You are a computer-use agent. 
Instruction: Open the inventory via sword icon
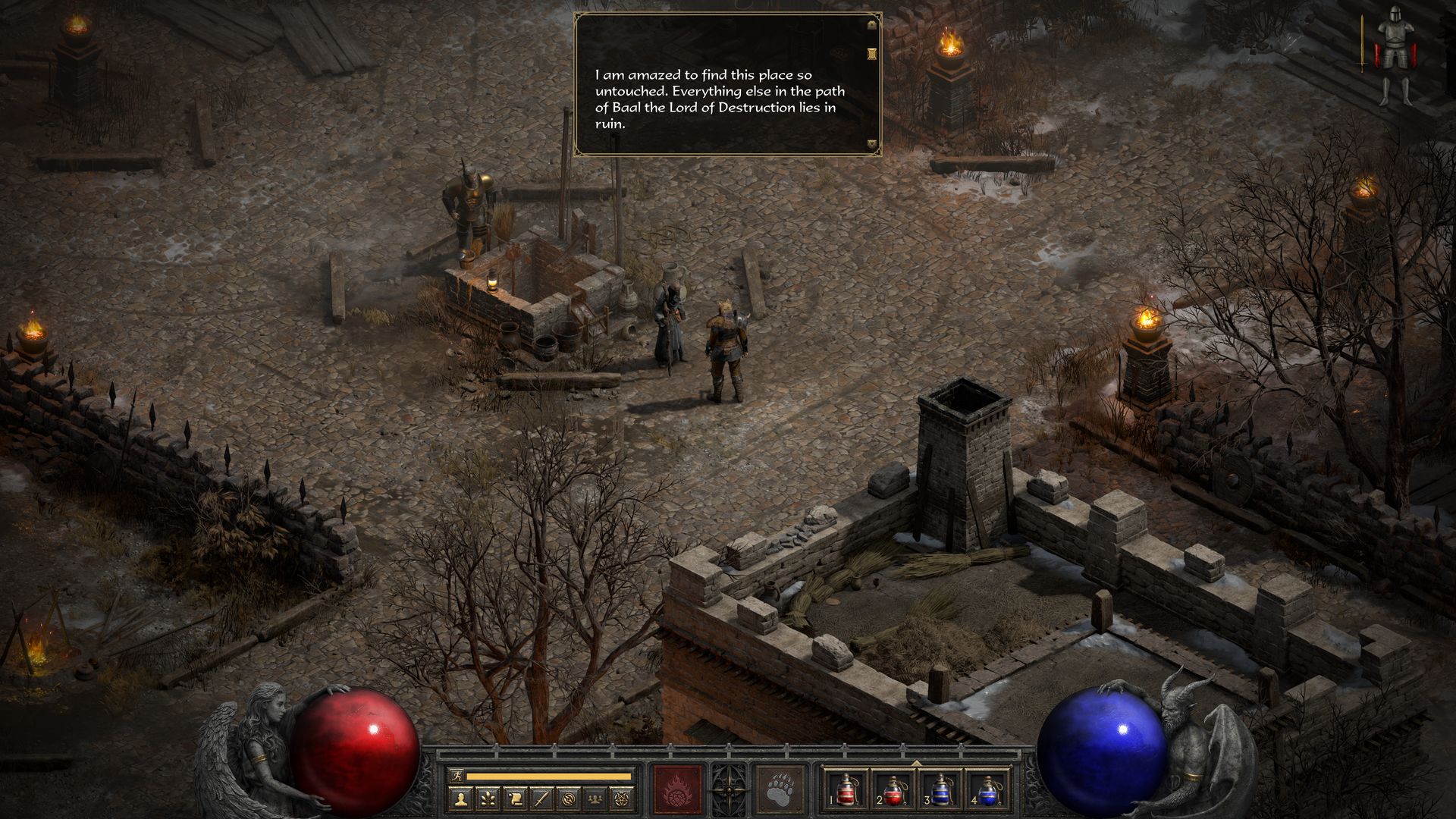point(541,798)
